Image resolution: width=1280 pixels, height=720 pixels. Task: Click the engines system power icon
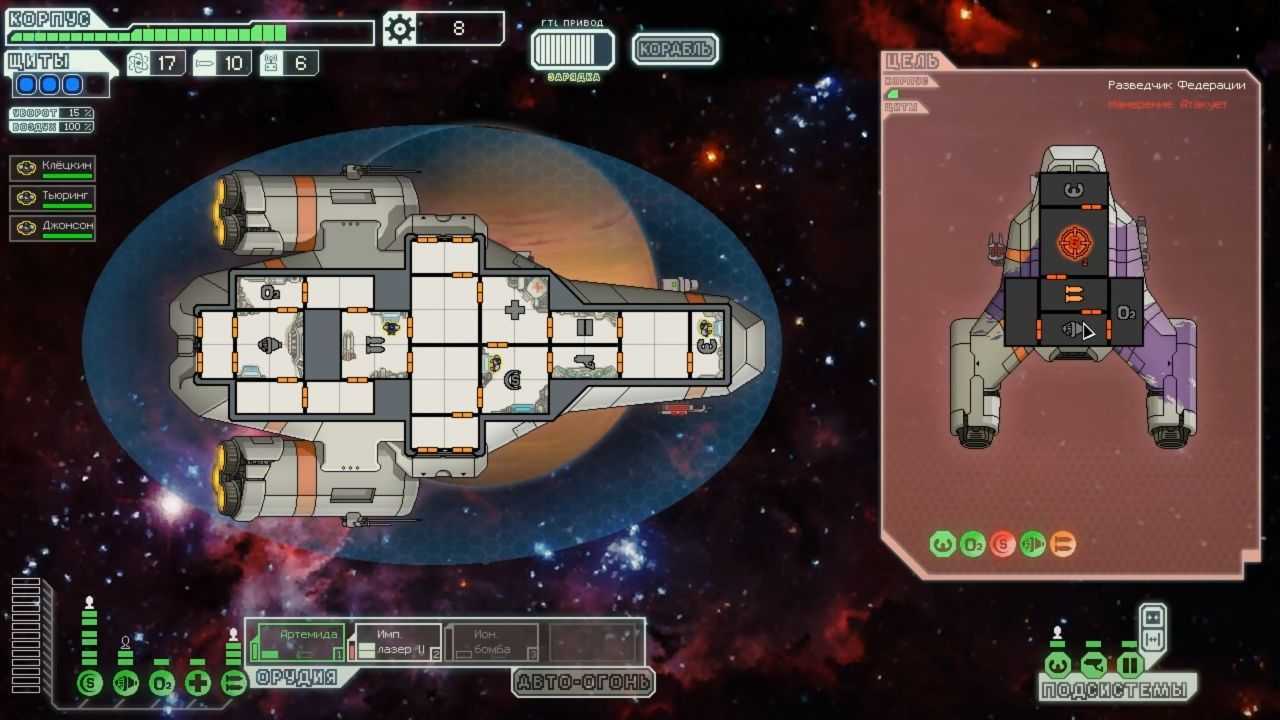(x=126, y=683)
